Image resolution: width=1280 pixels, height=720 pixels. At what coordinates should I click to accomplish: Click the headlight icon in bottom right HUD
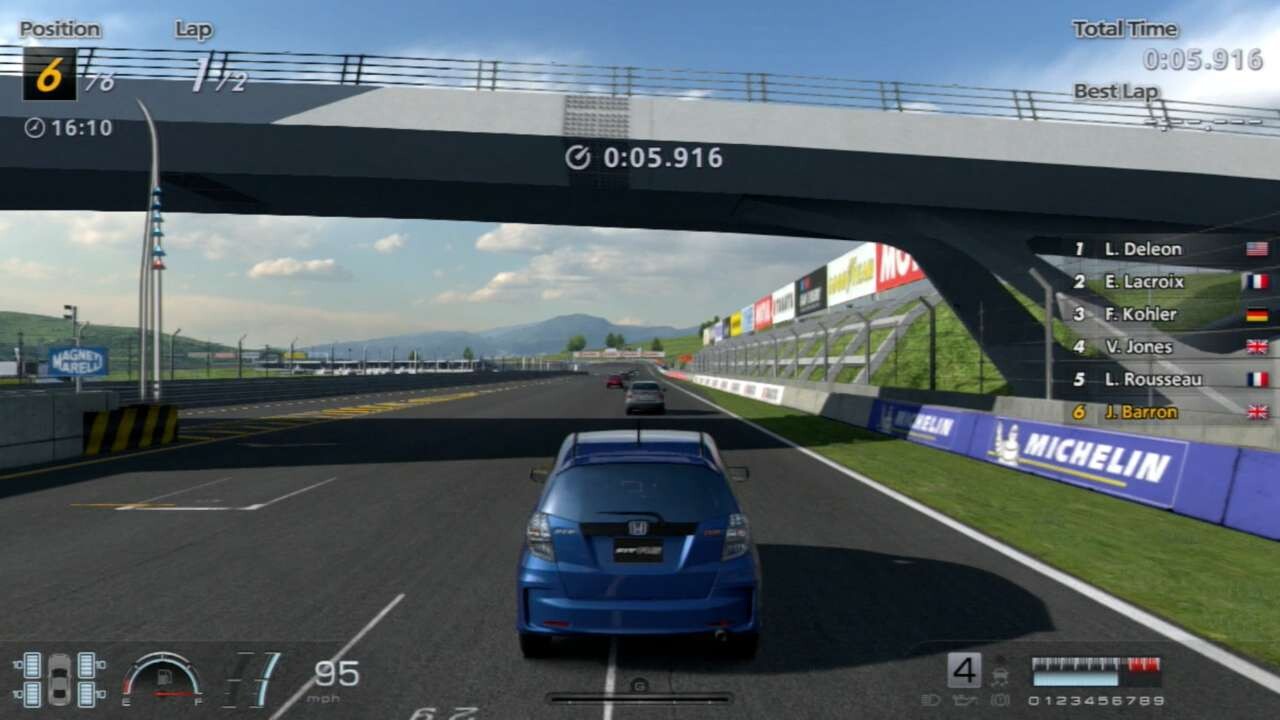click(x=933, y=700)
